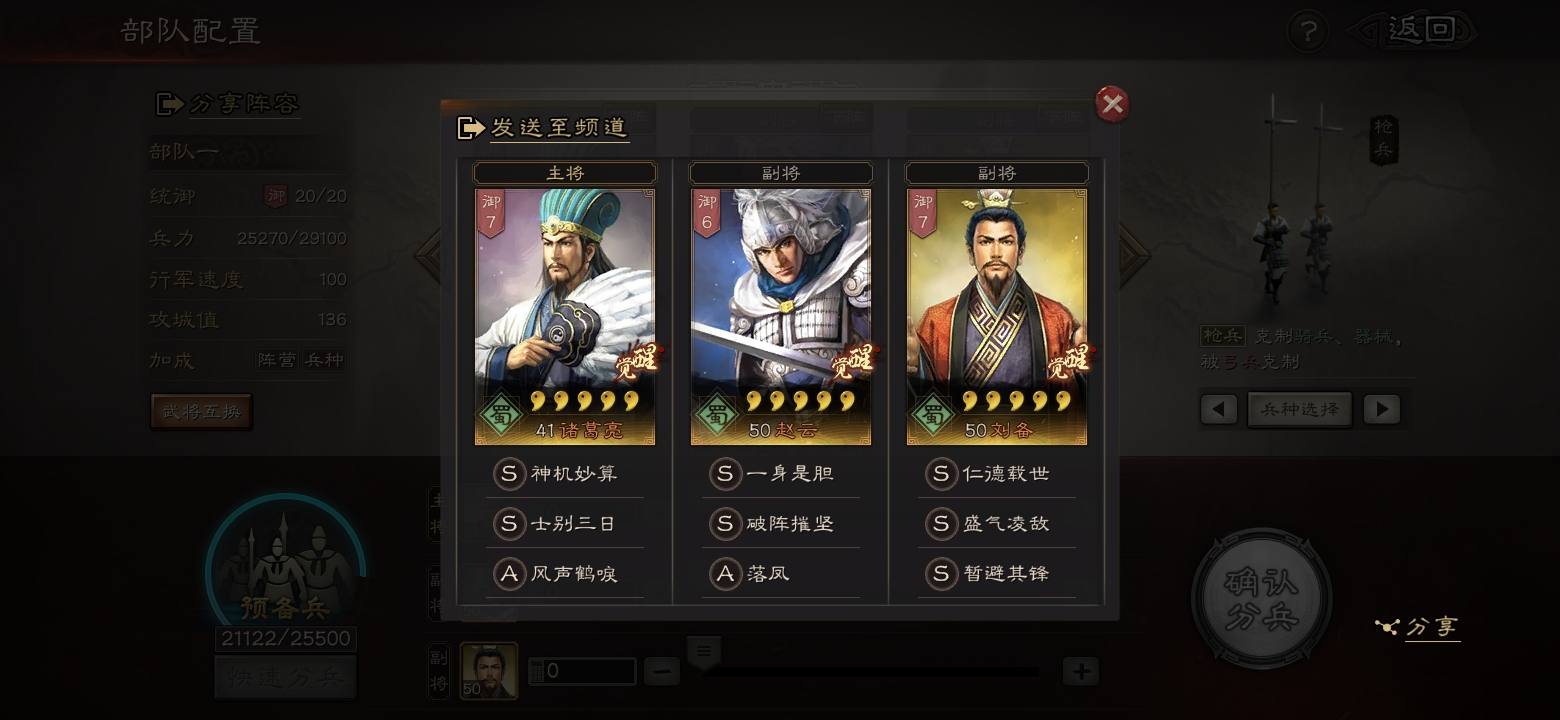
Task: Open the 风声鹤唳 skill entry
Action: click(x=566, y=574)
